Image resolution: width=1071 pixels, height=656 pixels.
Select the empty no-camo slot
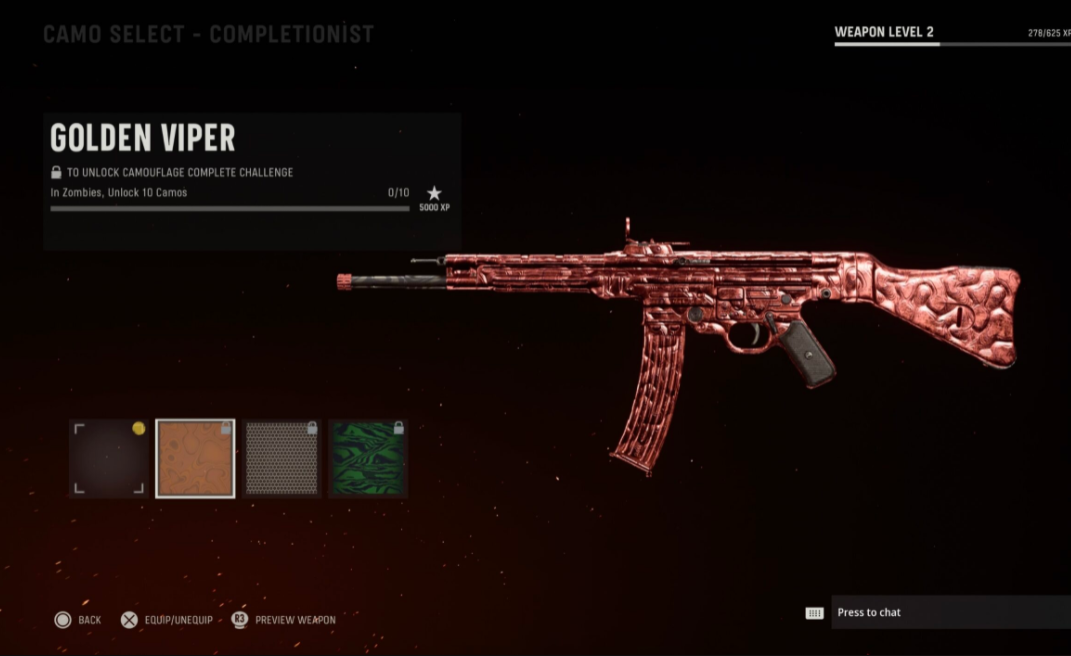pyautogui.click(x=109, y=458)
